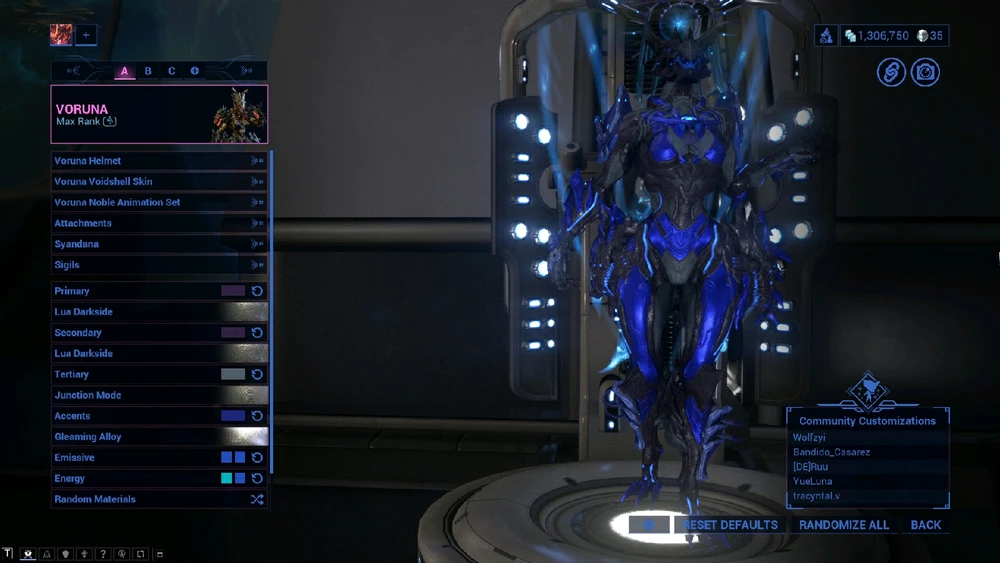
Task: Change the Tertiary color swatch
Action: (233, 374)
